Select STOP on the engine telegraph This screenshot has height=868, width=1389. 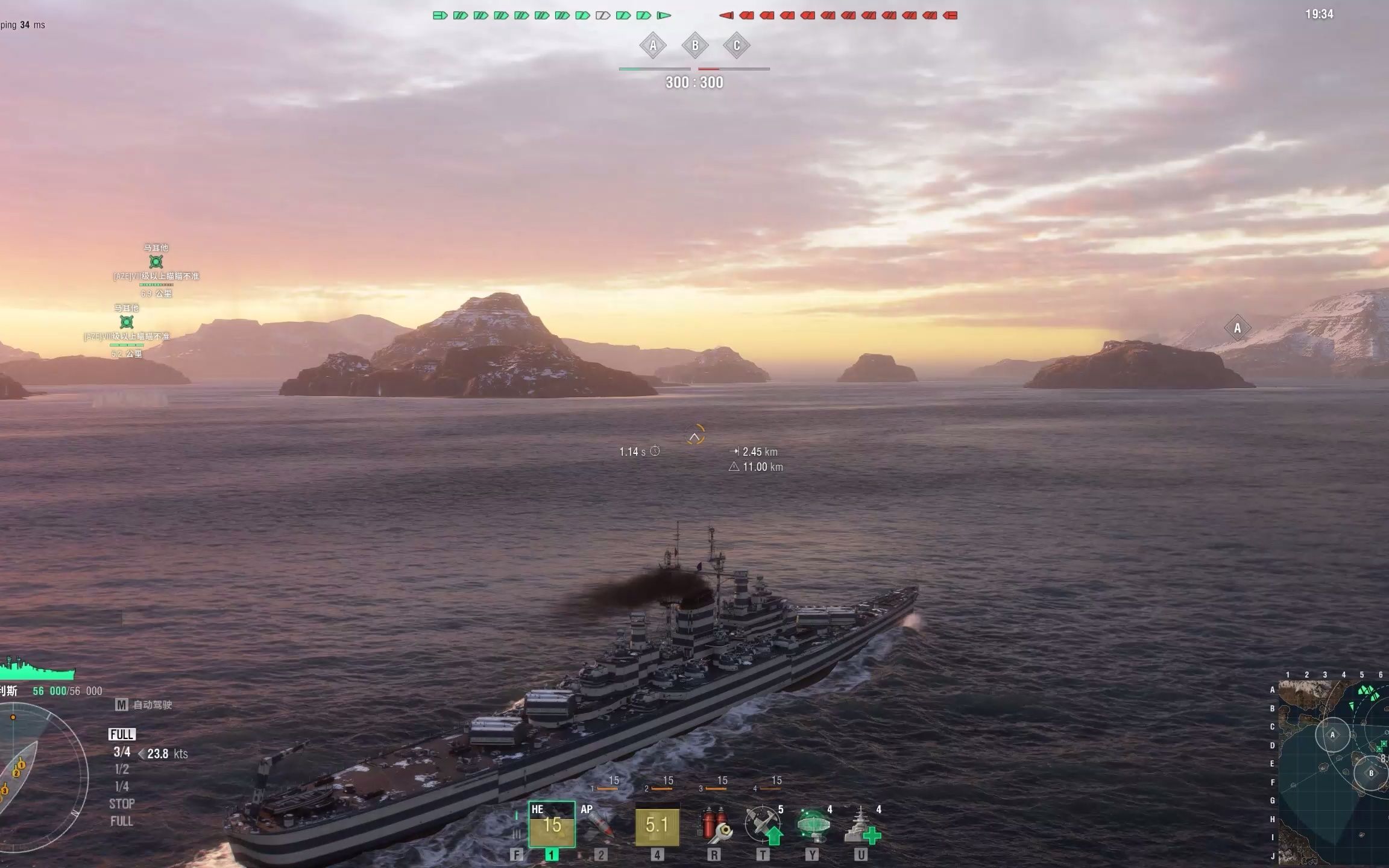click(122, 804)
